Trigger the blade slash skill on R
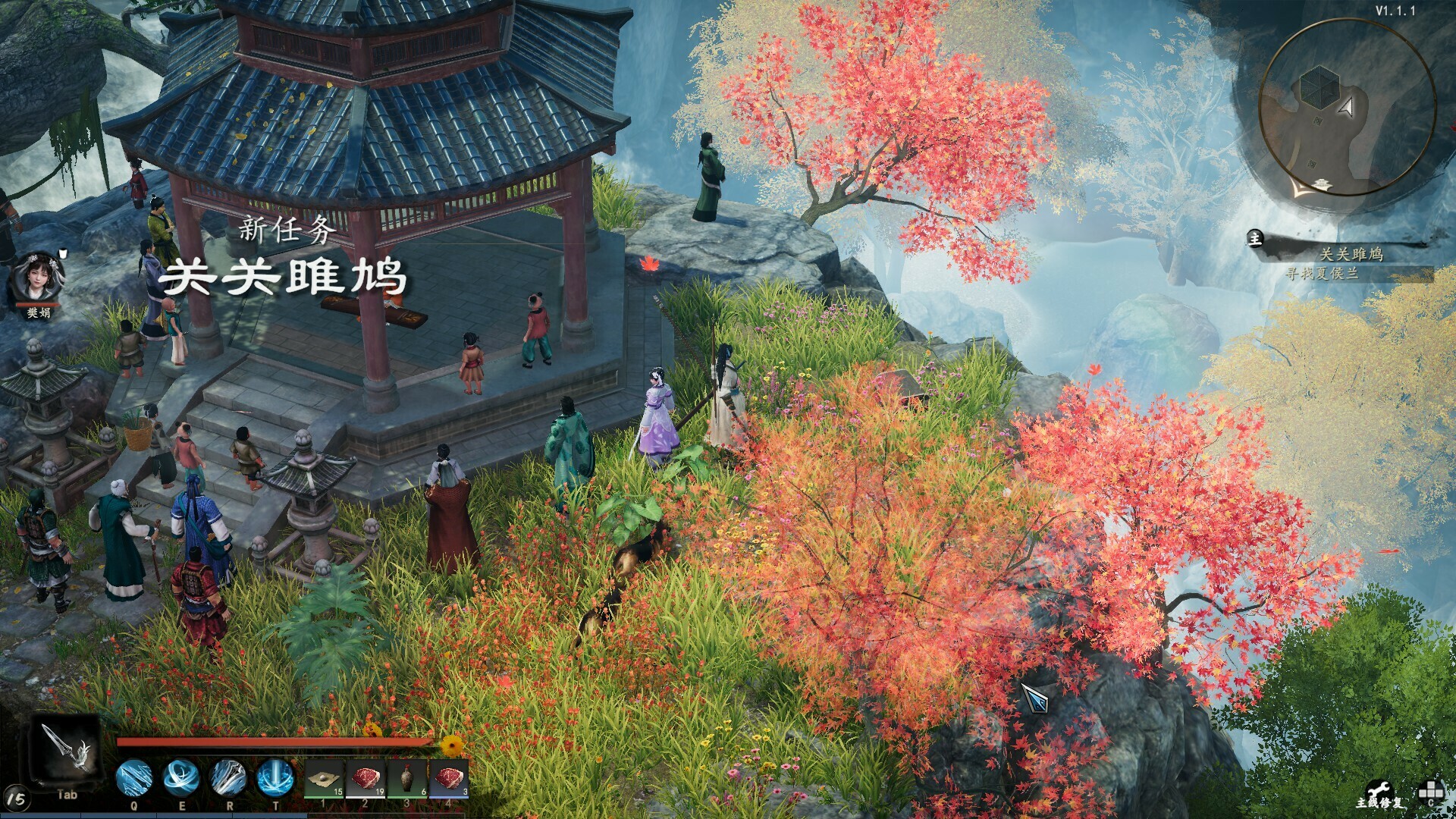 (229, 777)
